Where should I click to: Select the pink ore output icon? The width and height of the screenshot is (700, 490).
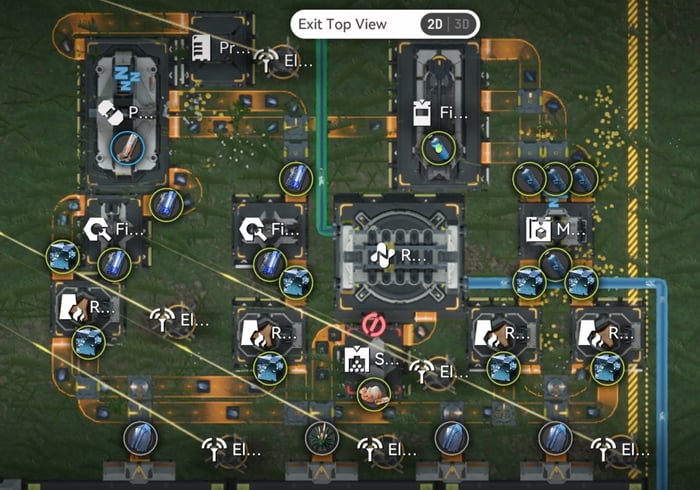coord(374,392)
